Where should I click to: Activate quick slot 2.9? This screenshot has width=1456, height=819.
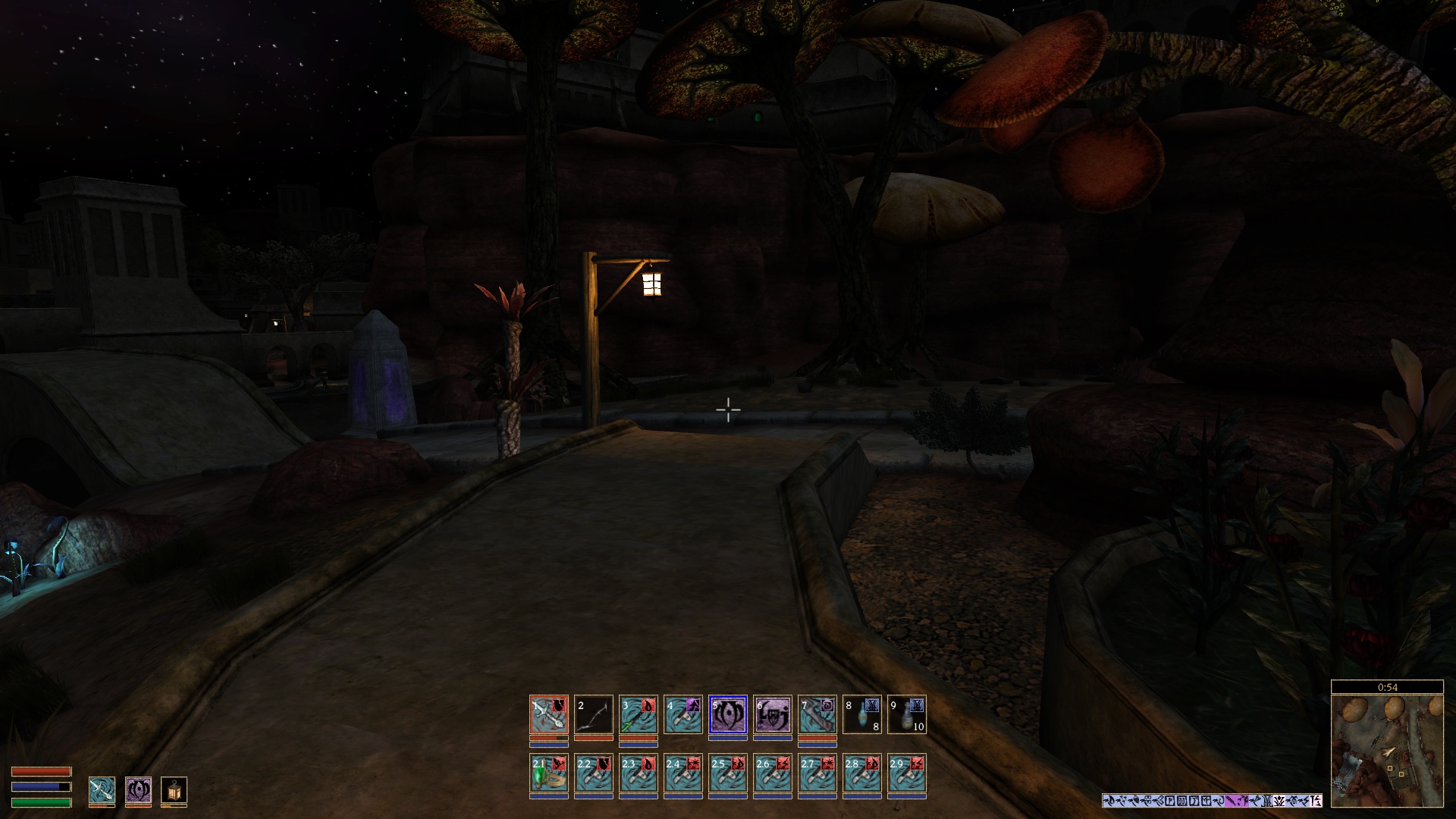coord(907,773)
